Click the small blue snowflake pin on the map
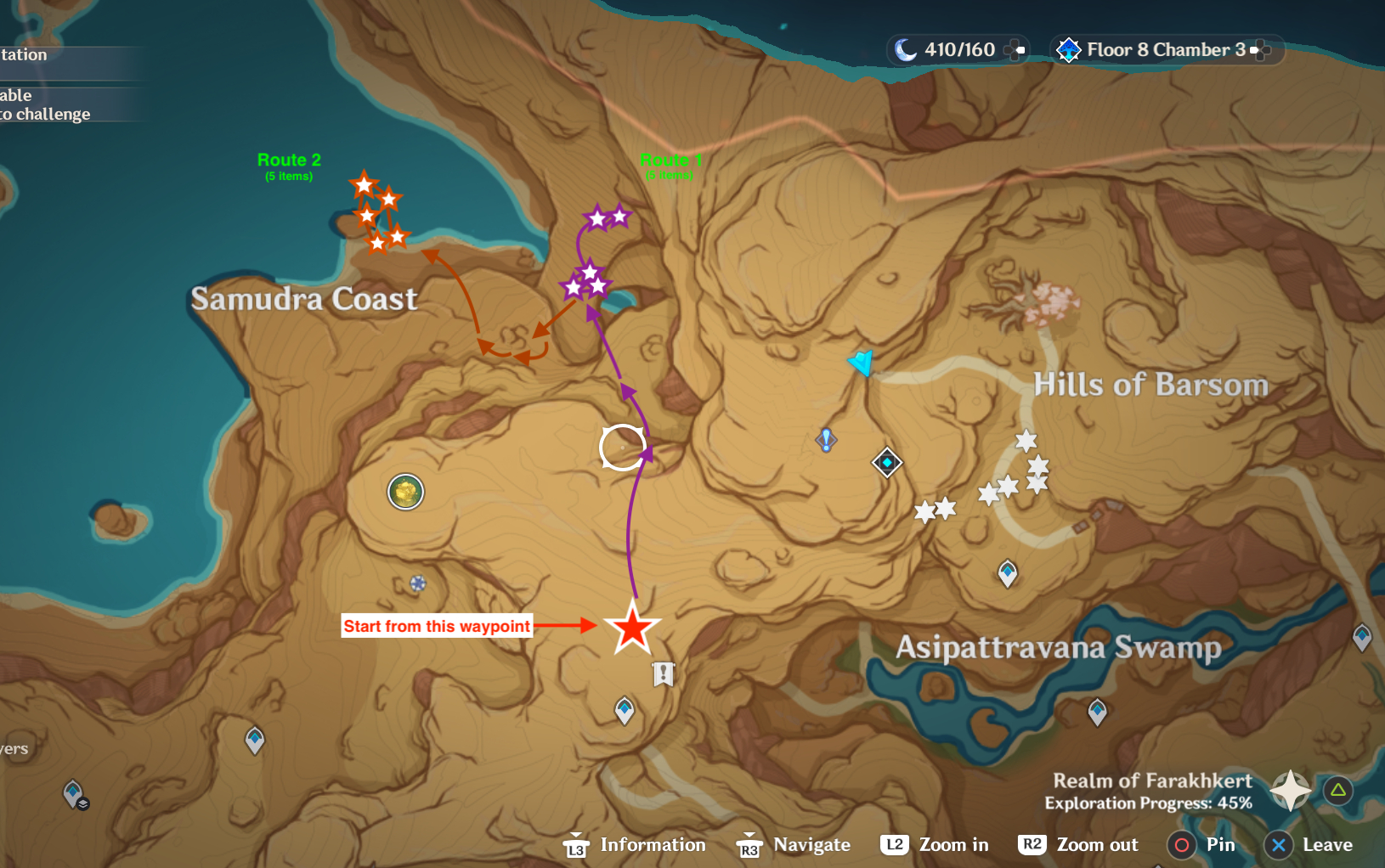1385x868 pixels. (417, 584)
